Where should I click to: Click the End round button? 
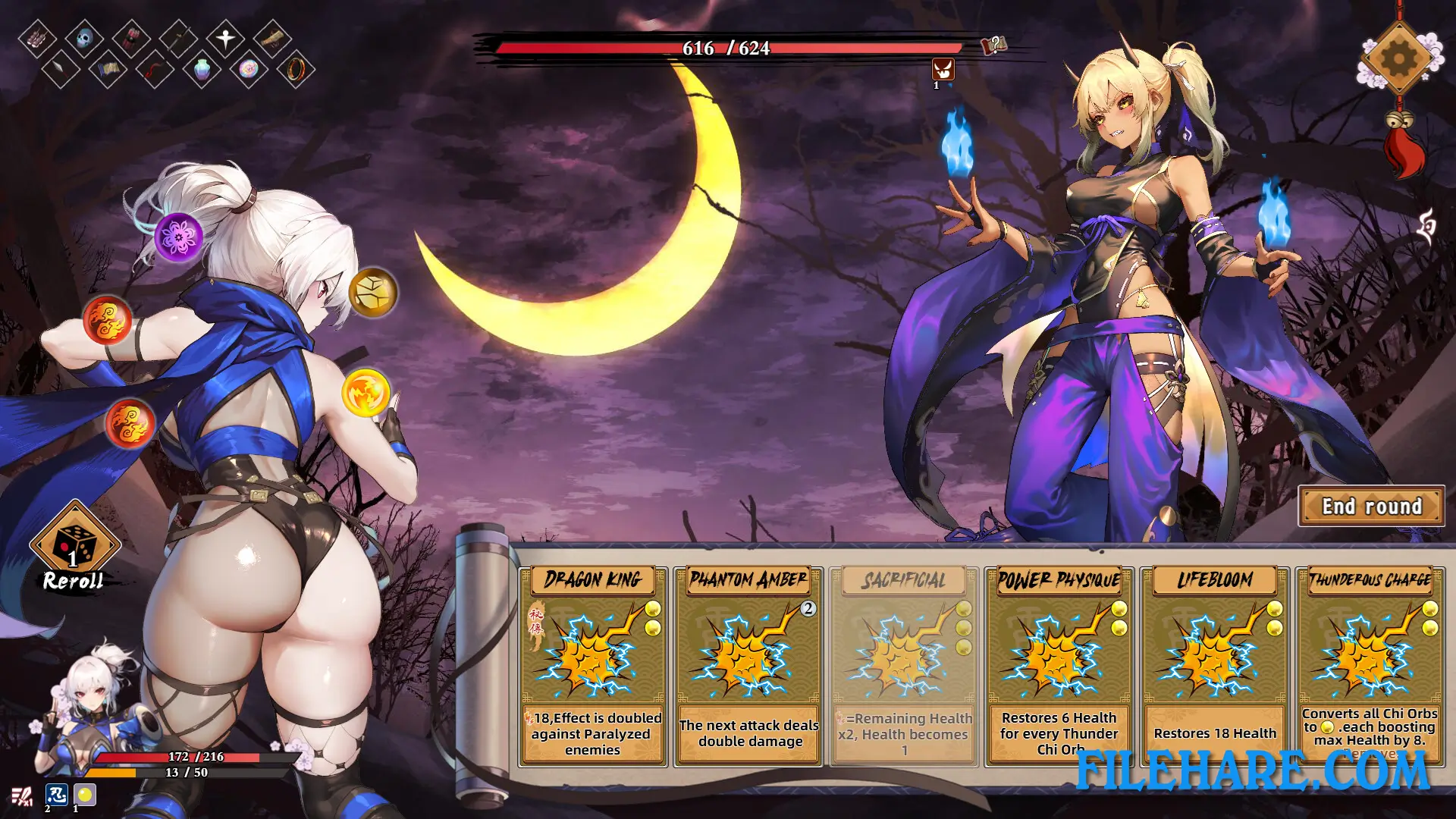(x=1372, y=506)
